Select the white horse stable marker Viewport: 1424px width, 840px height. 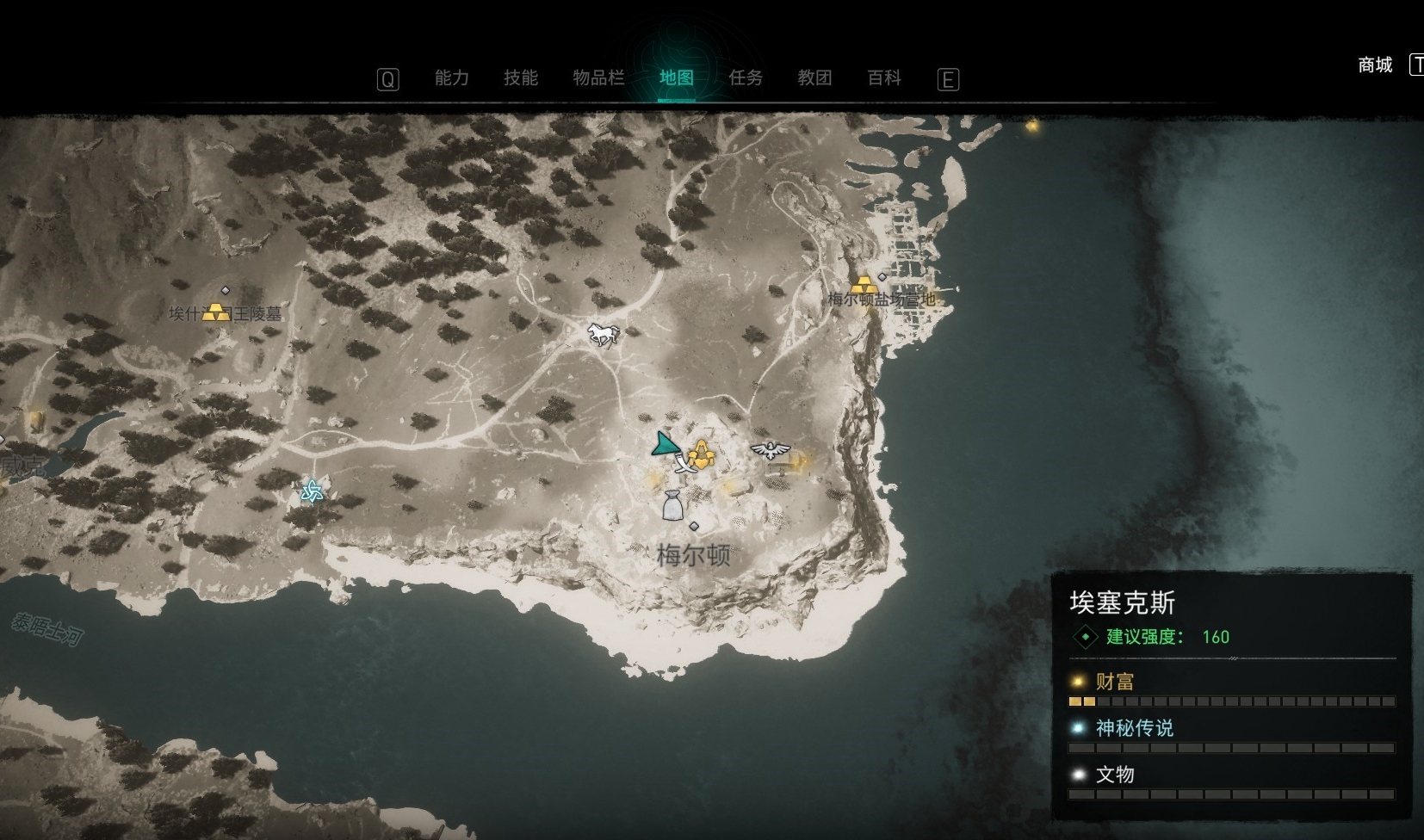pos(603,333)
